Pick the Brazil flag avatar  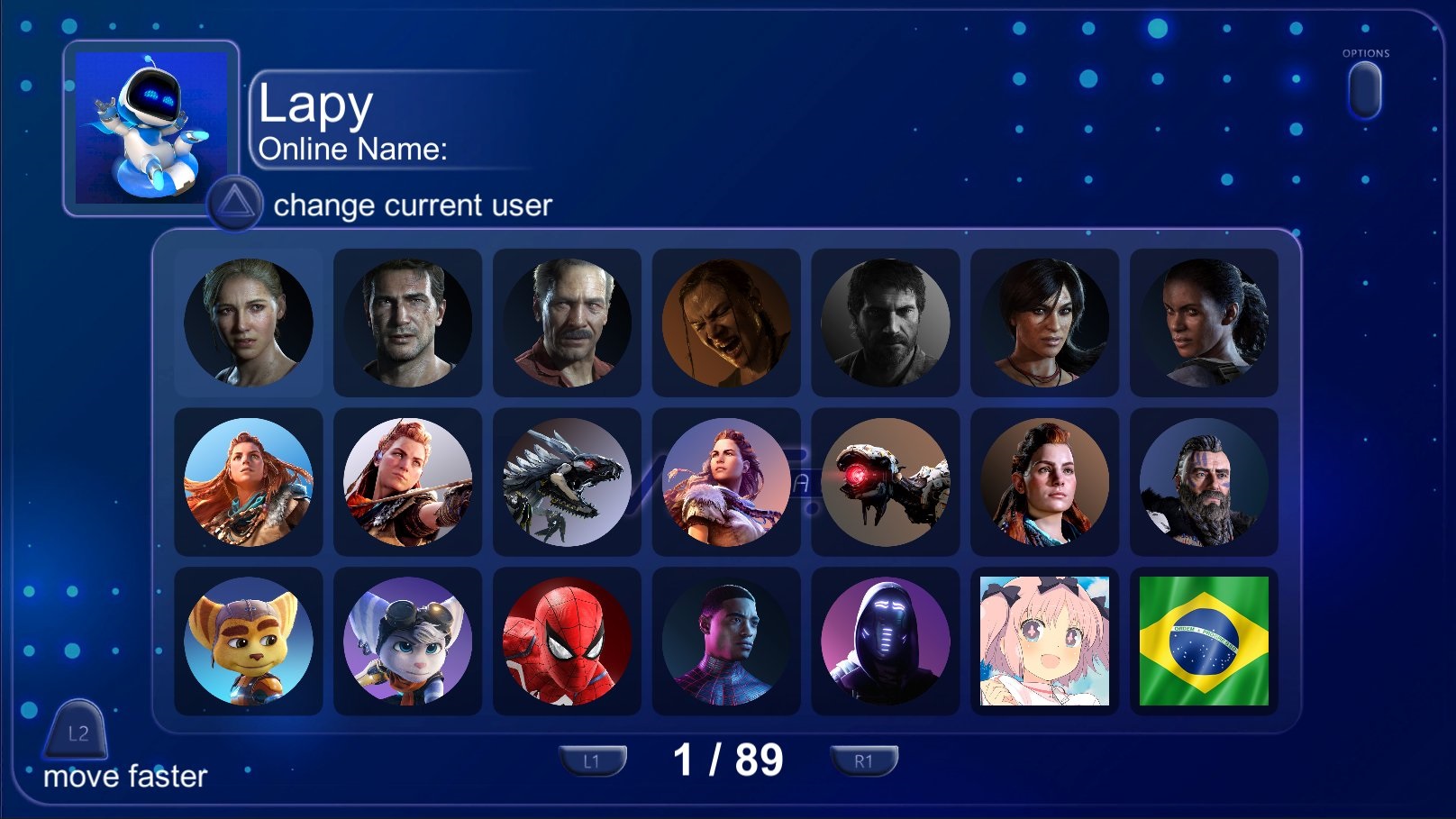click(1204, 642)
